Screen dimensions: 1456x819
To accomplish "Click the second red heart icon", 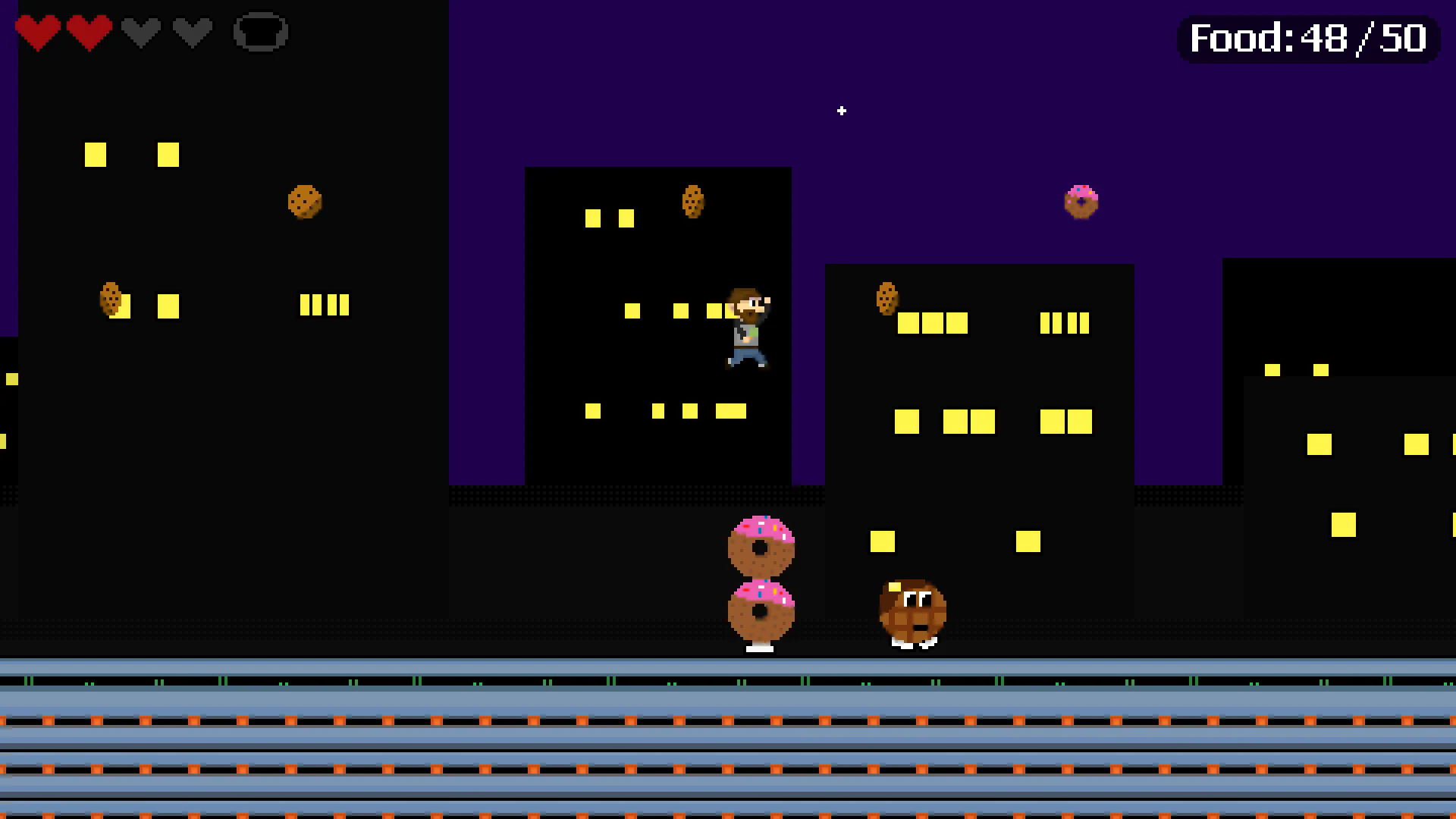I will click(89, 32).
